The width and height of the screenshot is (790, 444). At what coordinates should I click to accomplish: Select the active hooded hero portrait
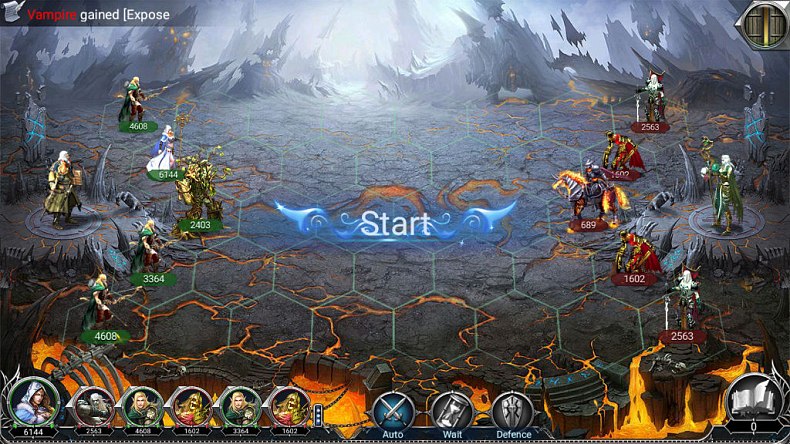32,402
